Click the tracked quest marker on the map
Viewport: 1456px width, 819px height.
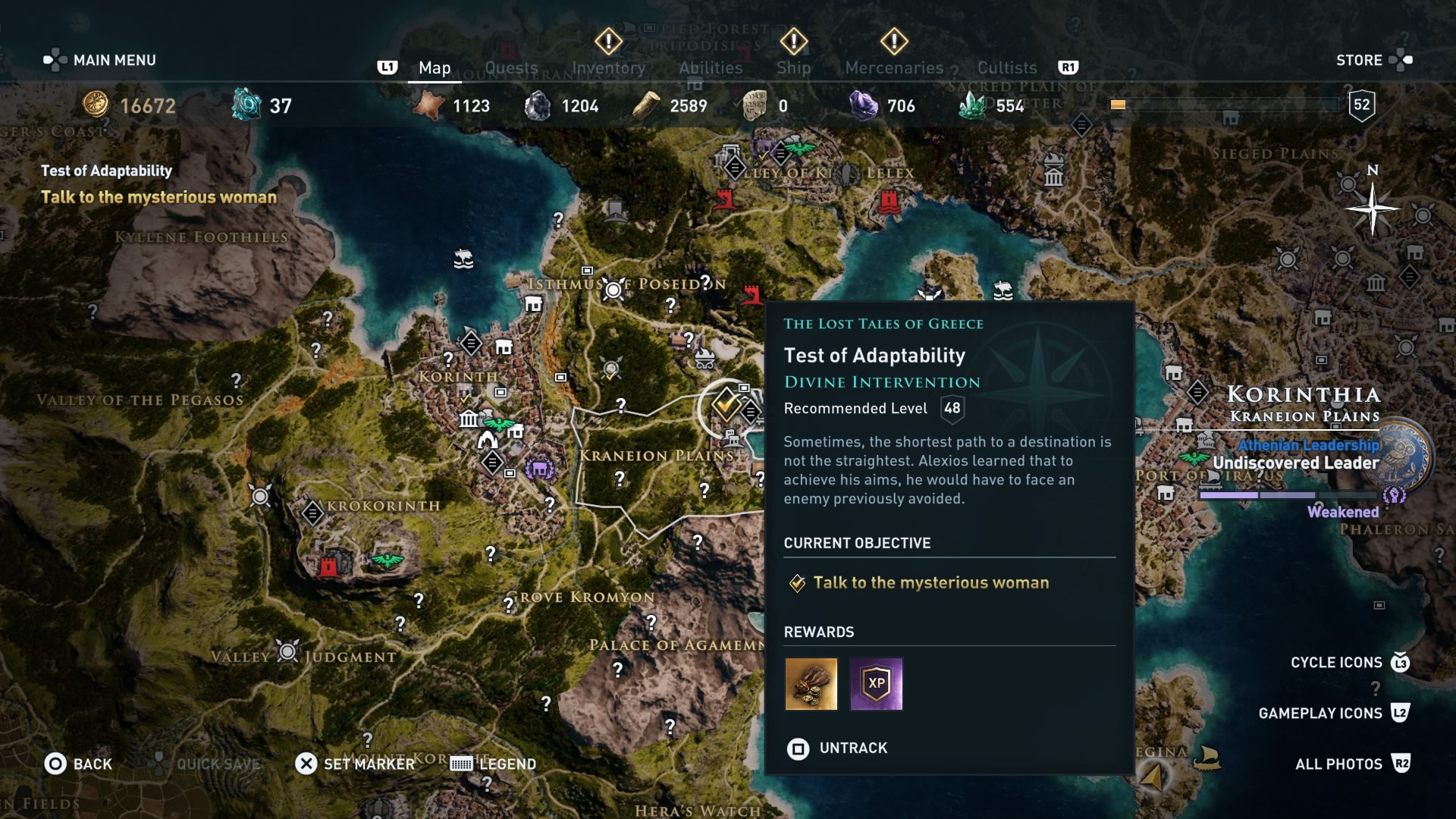(x=726, y=406)
